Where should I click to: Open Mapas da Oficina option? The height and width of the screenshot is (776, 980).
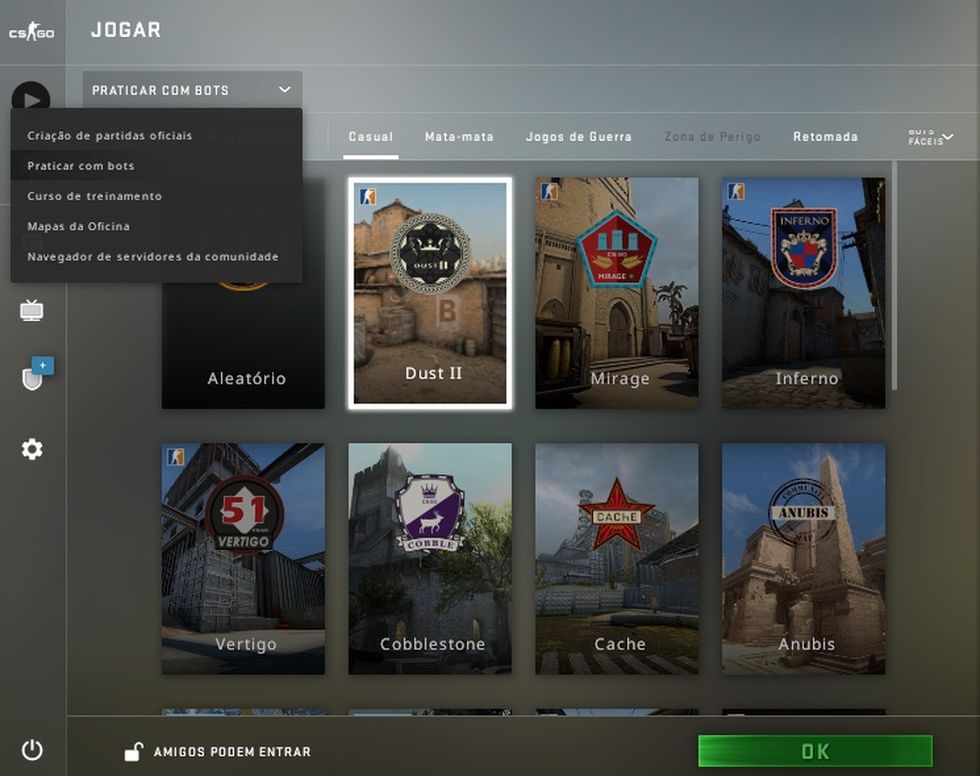pyautogui.click(x=79, y=226)
